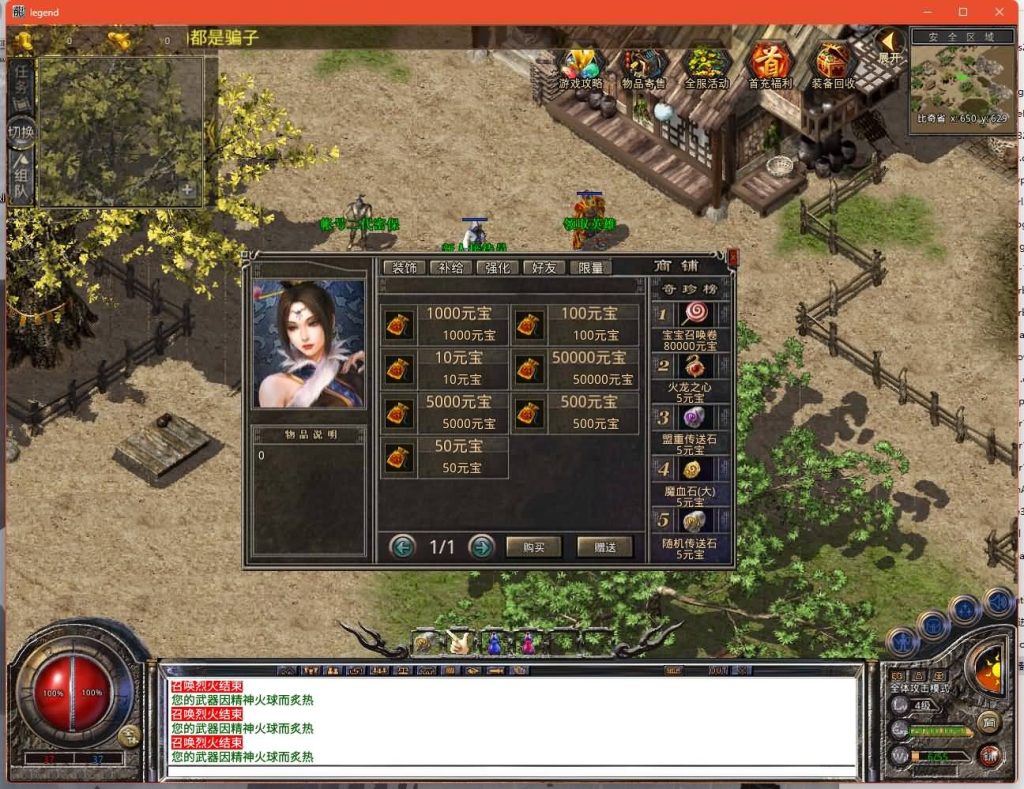Click the minimap in the corner
This screenshot has width=1024, height=789.
[x=960, y=78]
